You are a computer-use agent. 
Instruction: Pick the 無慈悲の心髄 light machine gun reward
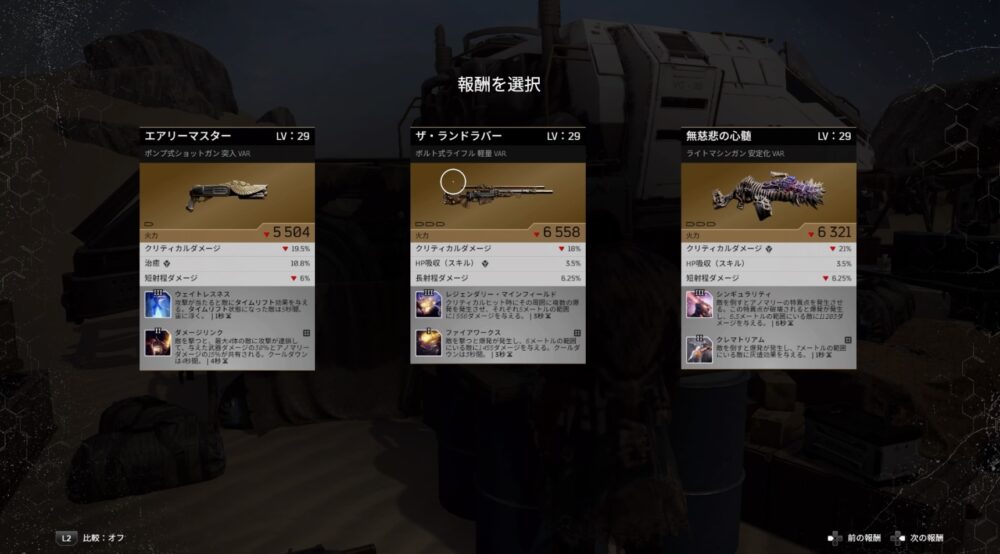pos(768,136)
